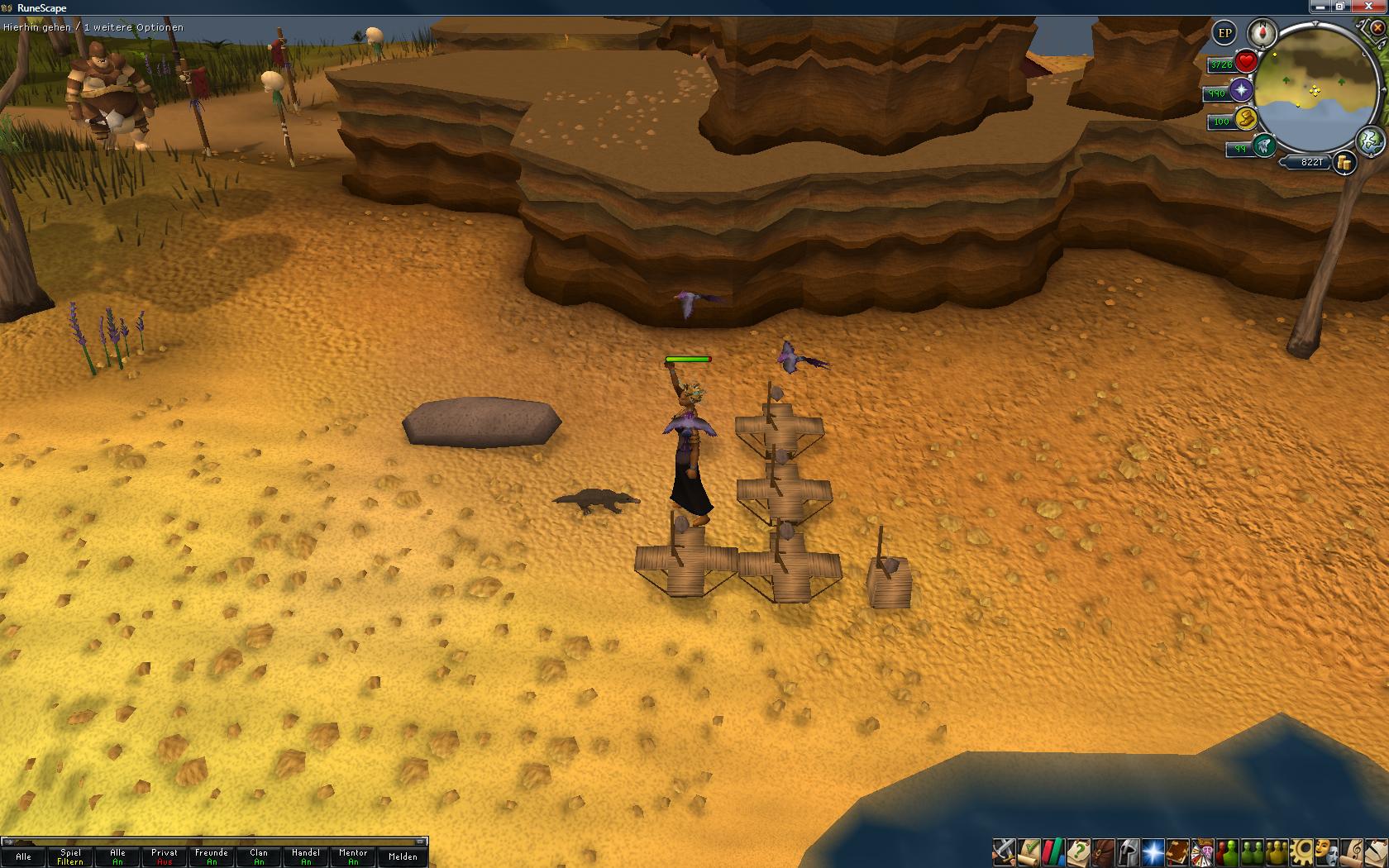The width and height of the screenshot is (1389, 868).
Task: Click the EP counter button
Action: 1224,34
